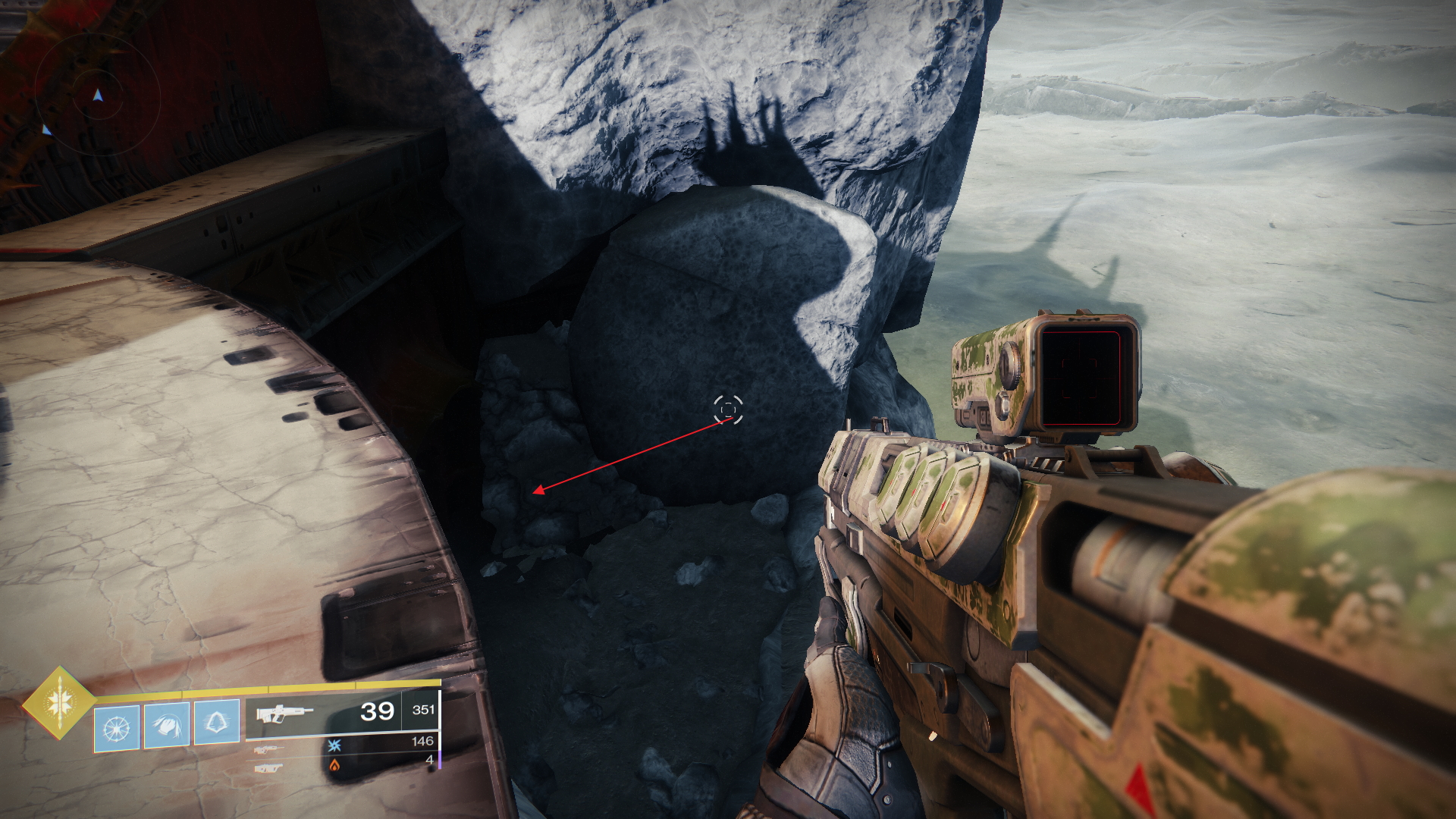The image size is (1456, 819).
Task: Select the blue ally blip on radar
Action: tap(45, 130)
